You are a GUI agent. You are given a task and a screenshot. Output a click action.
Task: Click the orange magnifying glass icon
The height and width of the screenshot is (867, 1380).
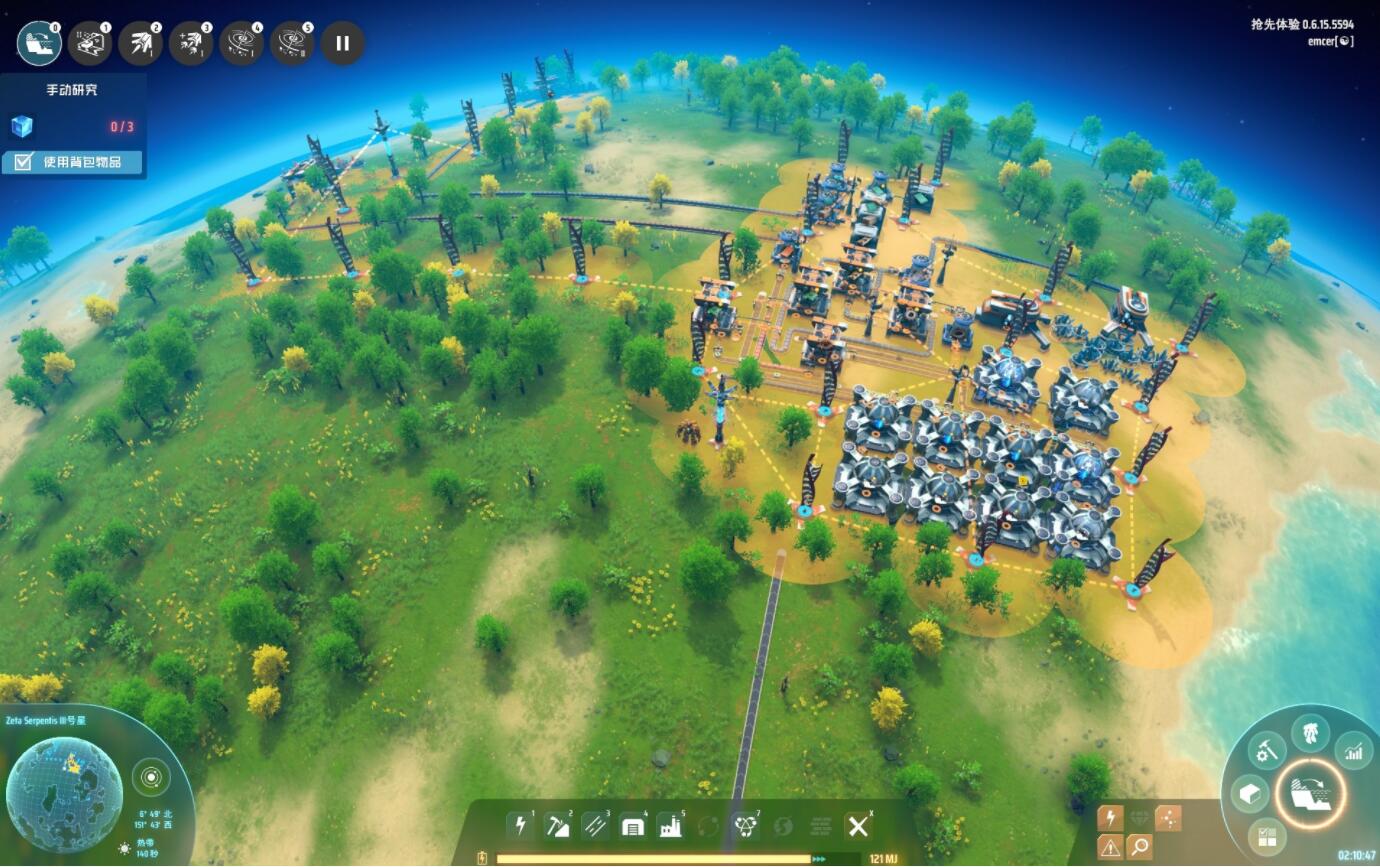tap(1139, 847)
